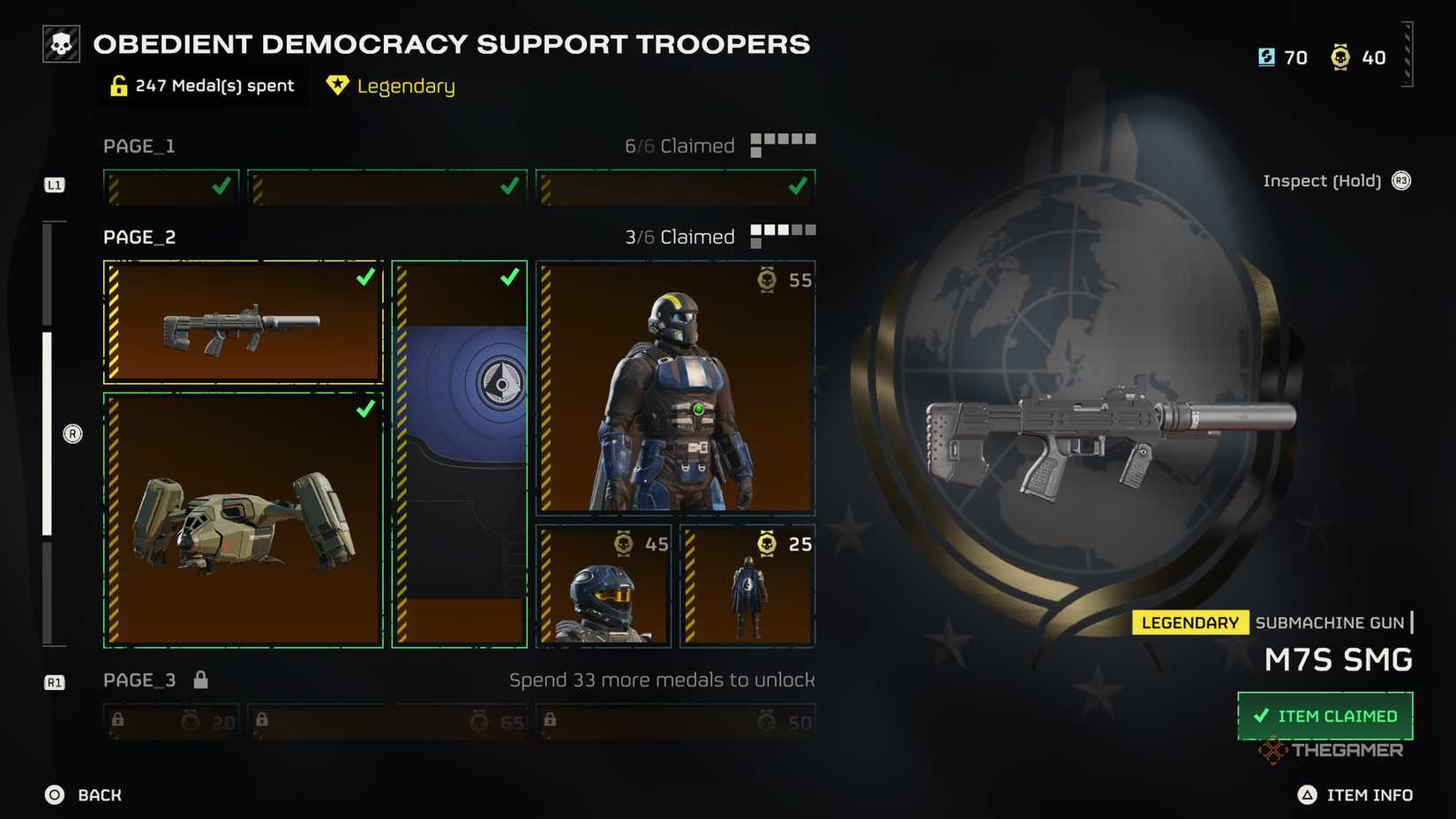Expand PAGE_1 rewards section
This screenshot has height=819, width=1456.
(138, 146)
